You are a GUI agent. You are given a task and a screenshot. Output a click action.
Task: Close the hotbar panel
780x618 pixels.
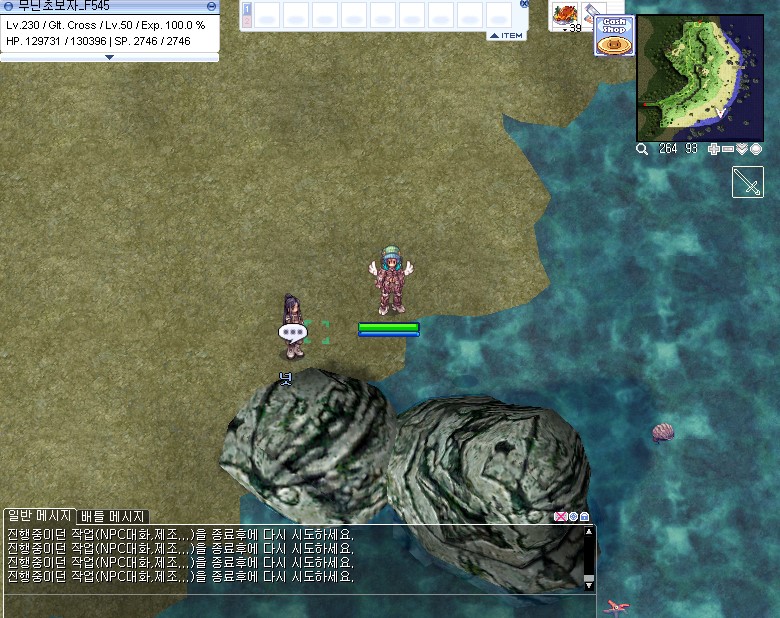(524, 4)
